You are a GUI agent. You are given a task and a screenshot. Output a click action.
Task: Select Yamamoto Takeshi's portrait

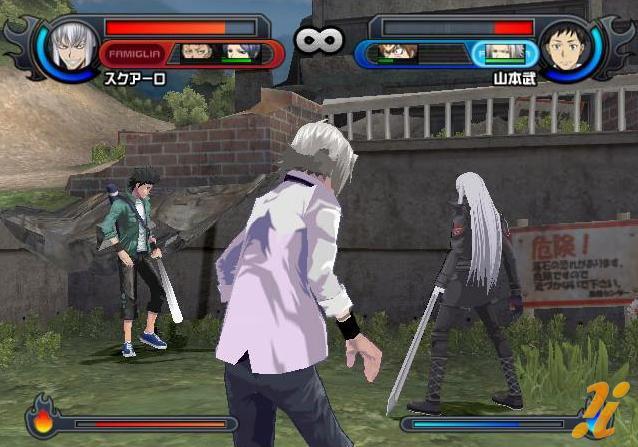pos(567,45)
